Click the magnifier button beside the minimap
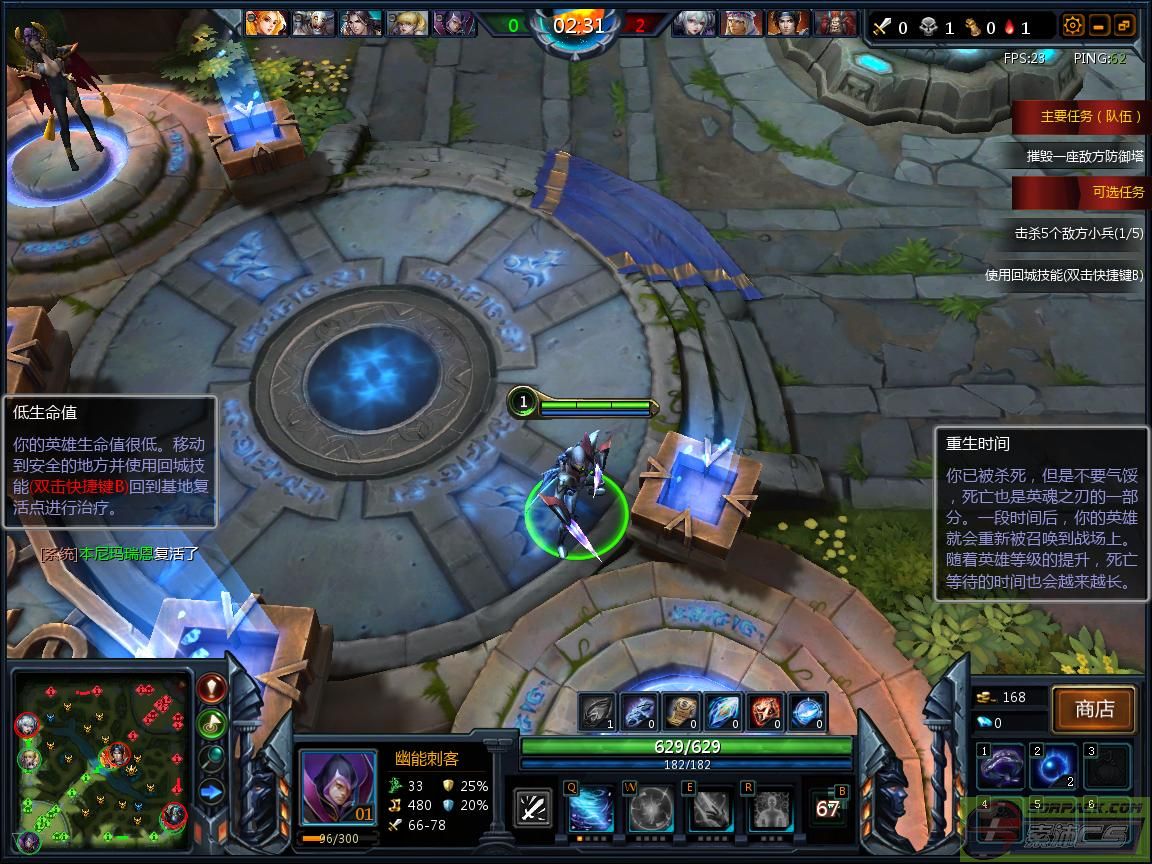Screen dimensions: 1152x864 211,757
